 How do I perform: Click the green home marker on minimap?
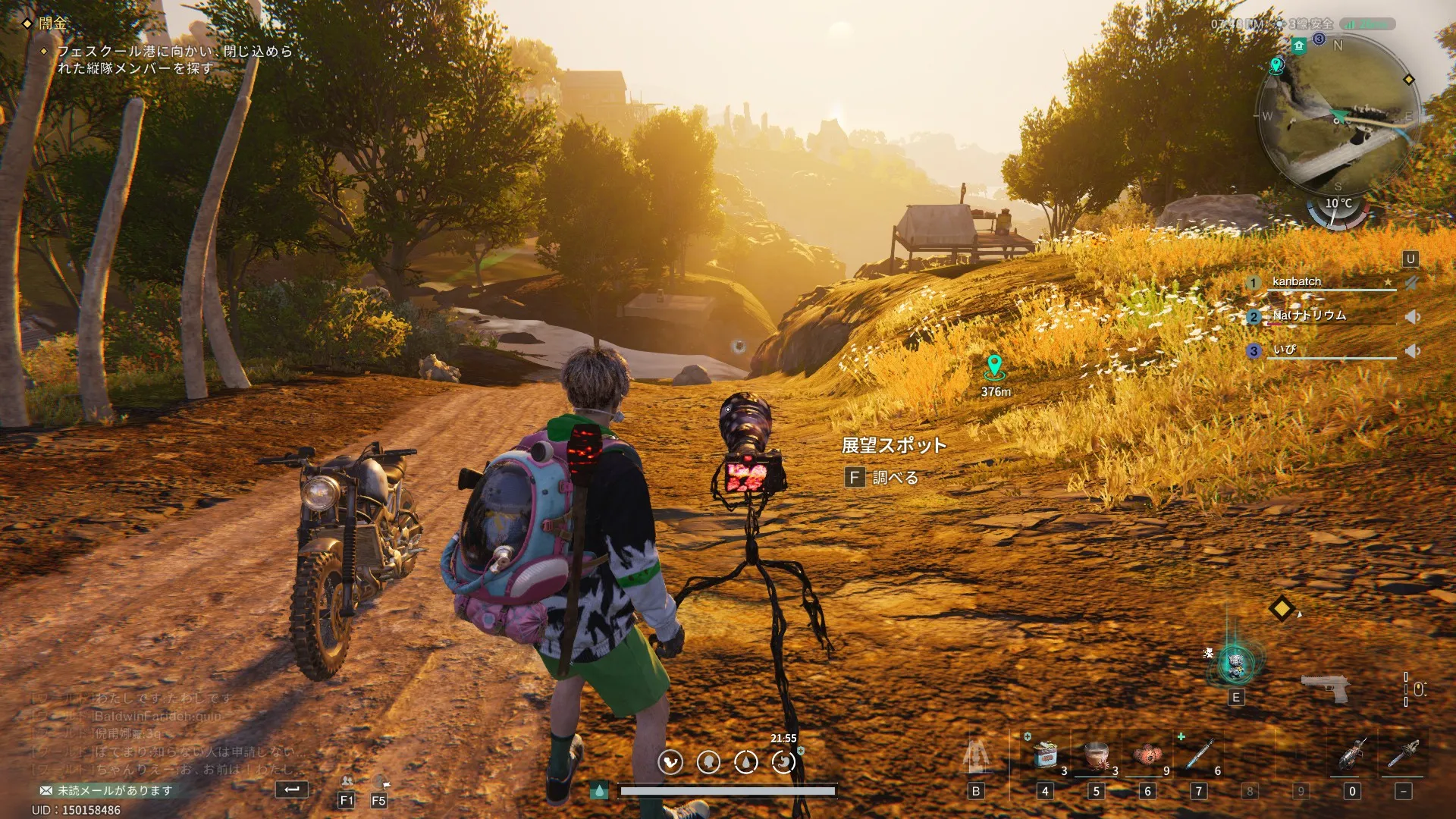[1299, 46]
